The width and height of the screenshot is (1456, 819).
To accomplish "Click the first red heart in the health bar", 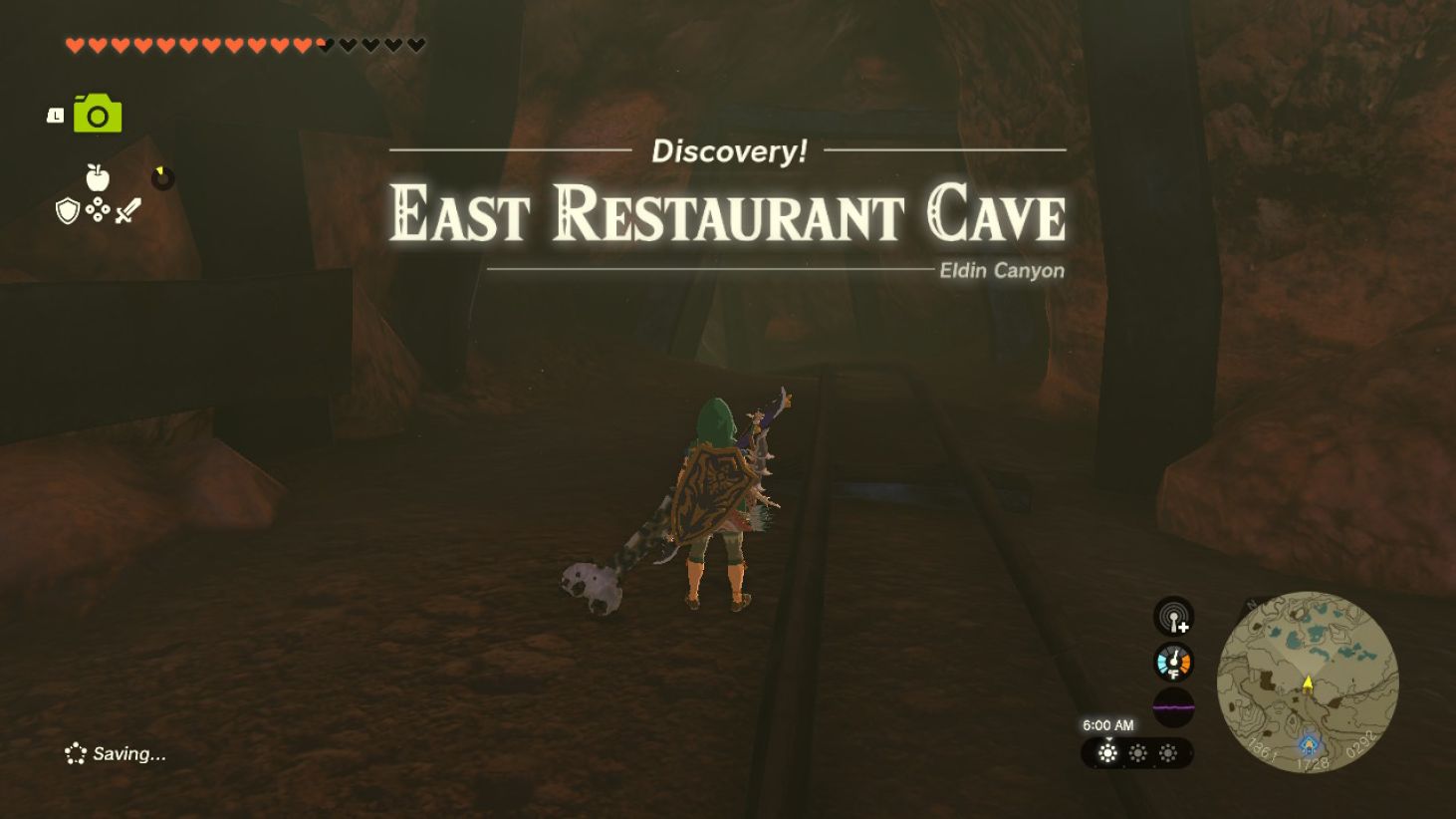I will click(73, 44).
